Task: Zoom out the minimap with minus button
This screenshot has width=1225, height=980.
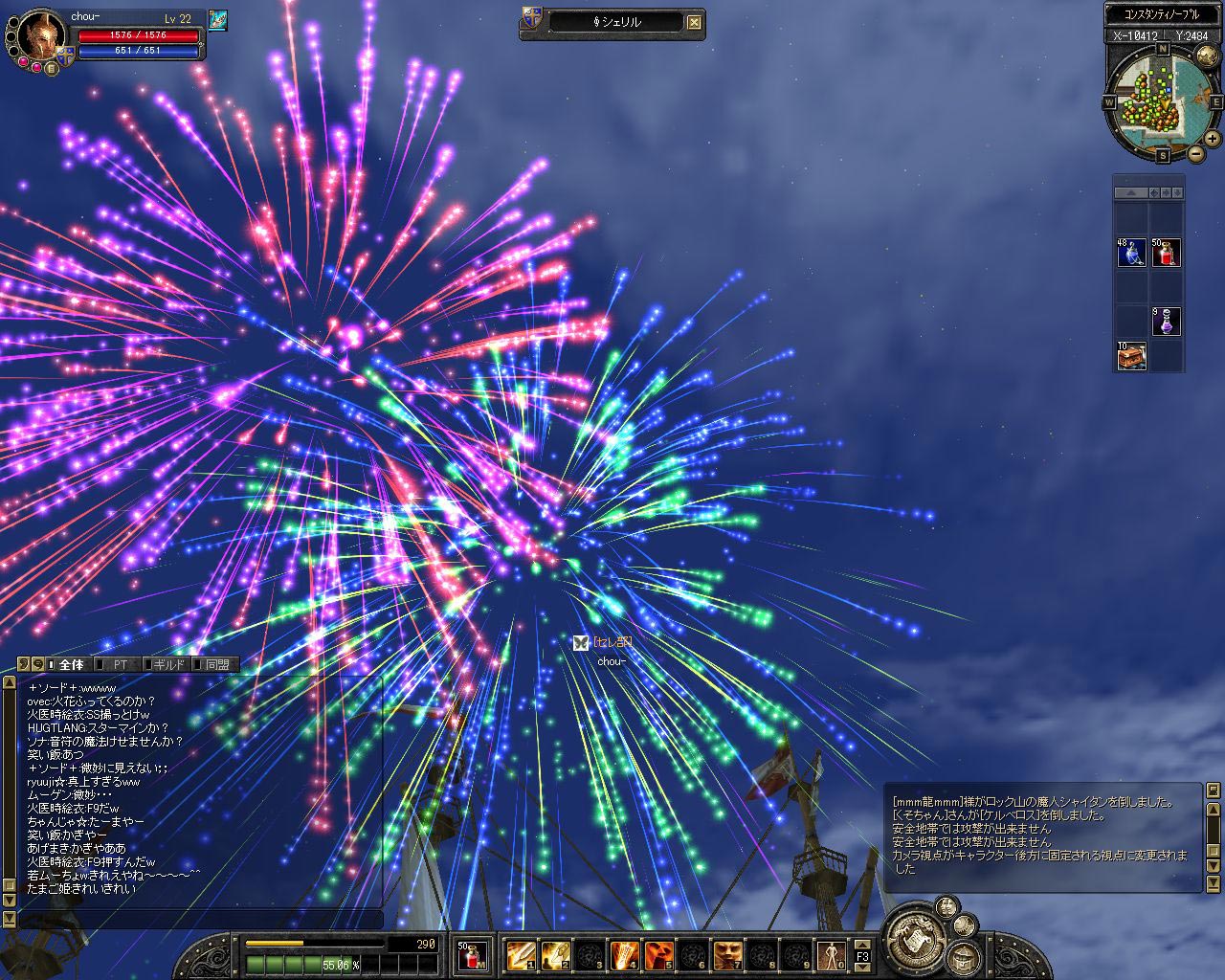Action: [x=1195, y=153]
